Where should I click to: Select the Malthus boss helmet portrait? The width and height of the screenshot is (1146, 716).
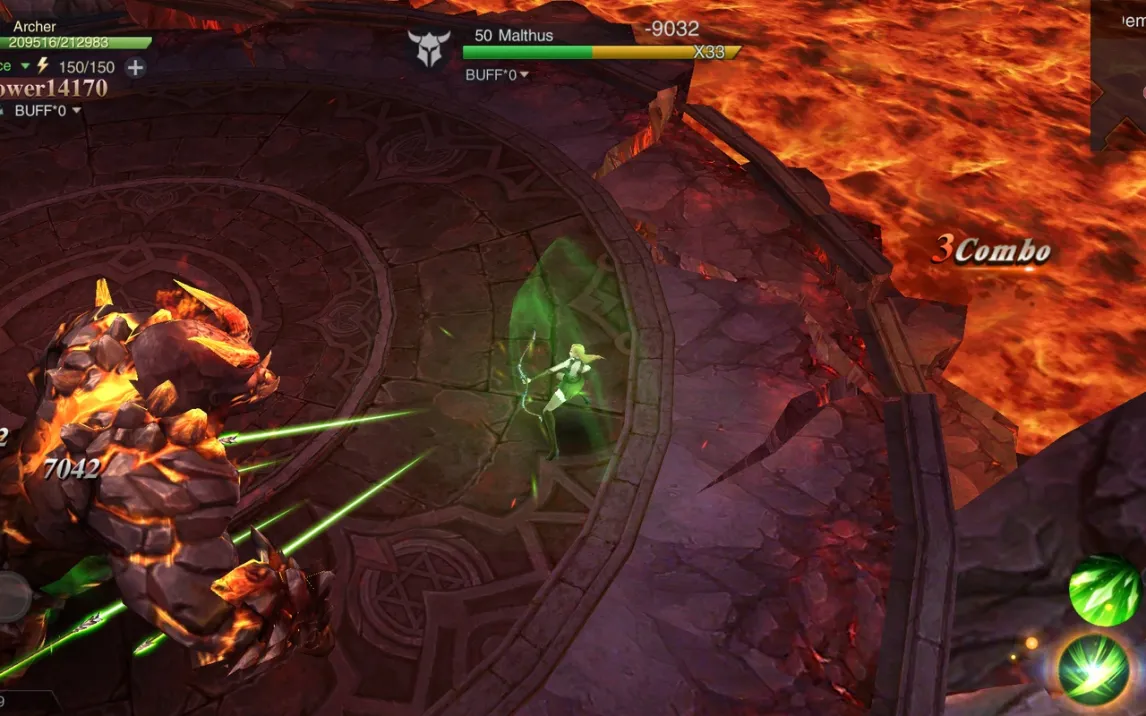click(429, 48)
